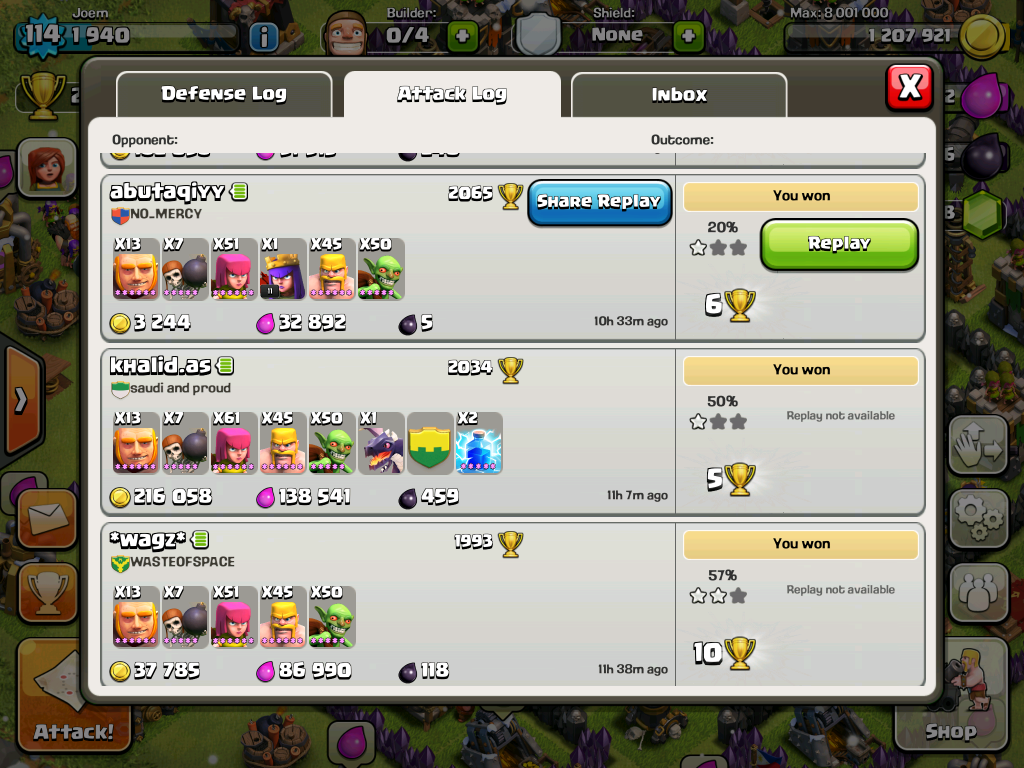Open the settings gears button
The height and width of the screenshot is (768, 1024).
pyautogui.click(x=978, y=517)
